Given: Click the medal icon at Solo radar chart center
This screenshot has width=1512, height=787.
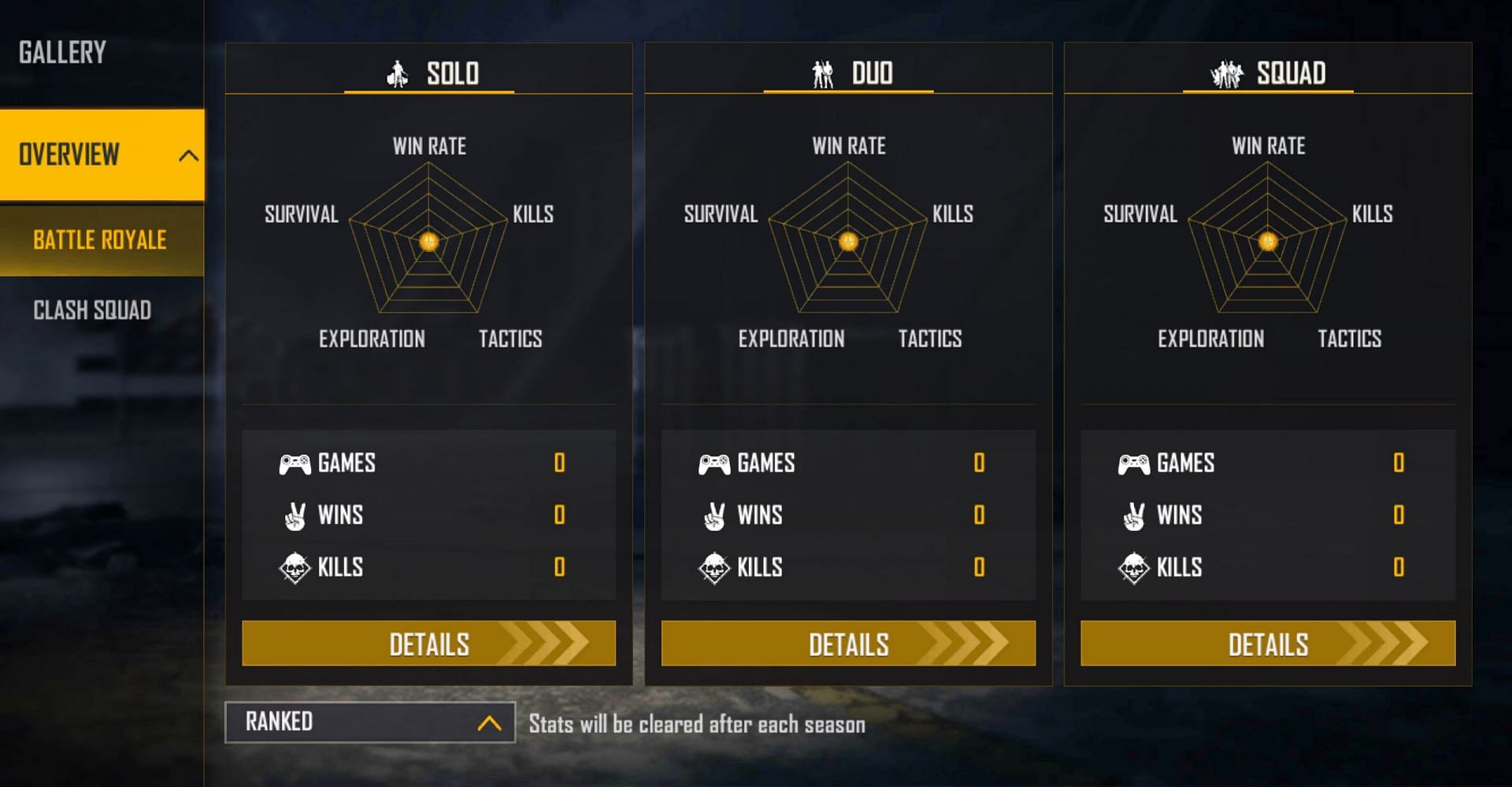Looking at the screenshot, I should click(428, 241).
